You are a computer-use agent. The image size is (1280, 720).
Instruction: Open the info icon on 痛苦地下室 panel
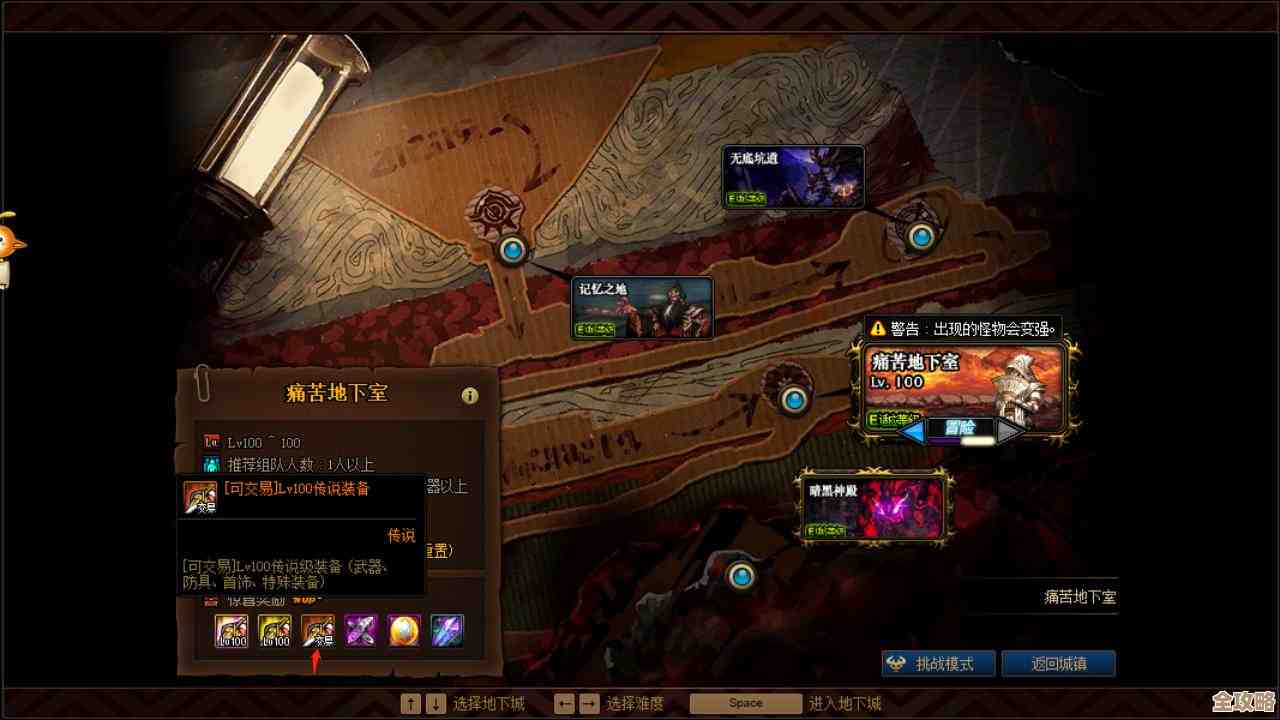pyautogui.click(x=470, y=395)
